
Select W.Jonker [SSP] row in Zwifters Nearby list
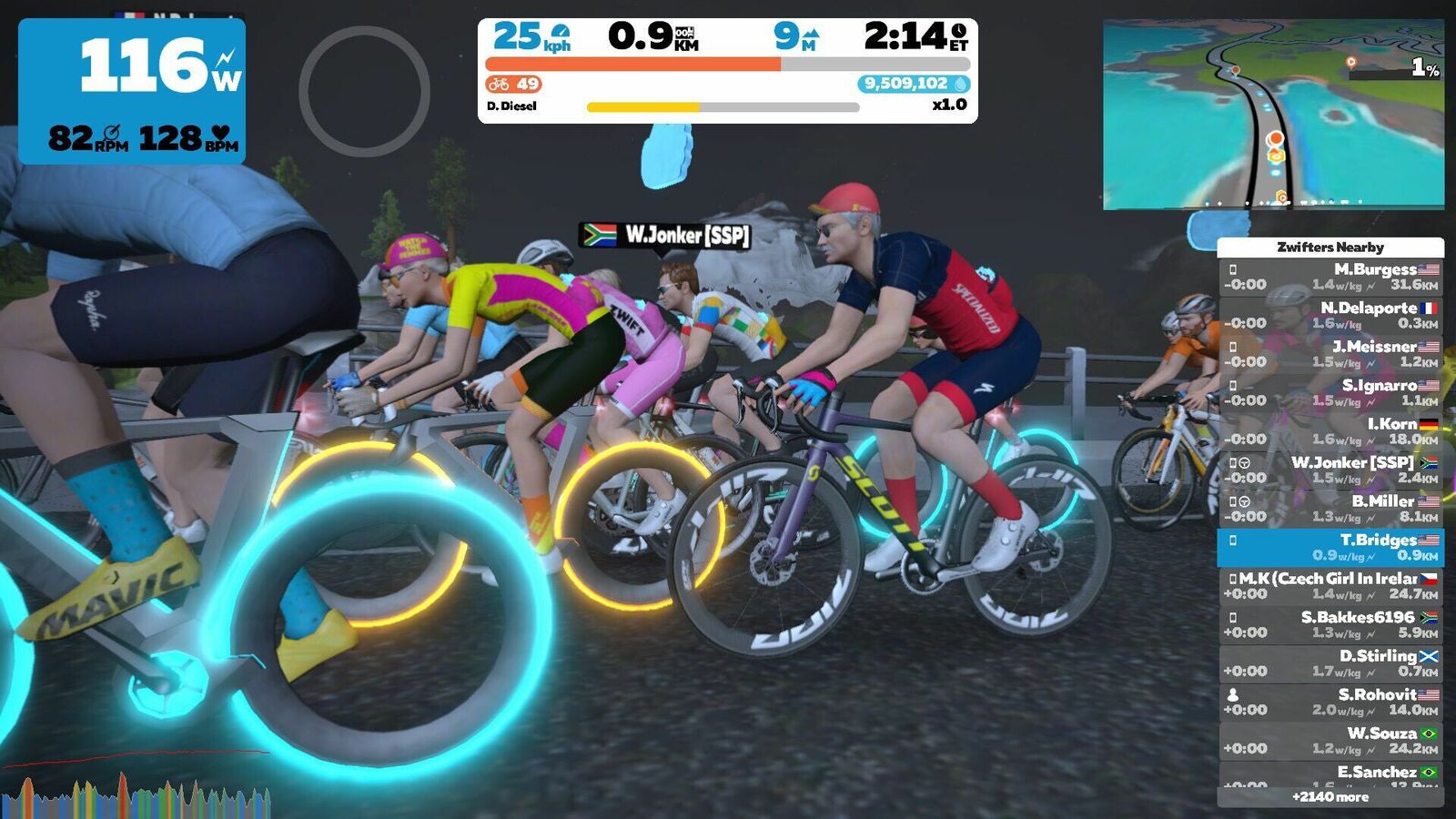(1330, 470)
